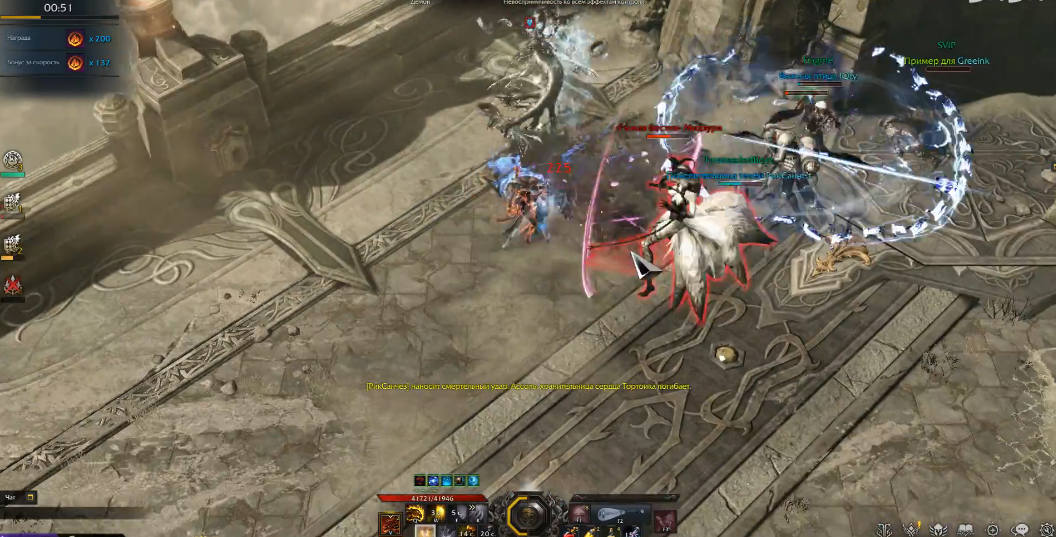Inspect the blue orb buff icon
The width and height of the screenshot is (1056, 537).
click(473, 481)
